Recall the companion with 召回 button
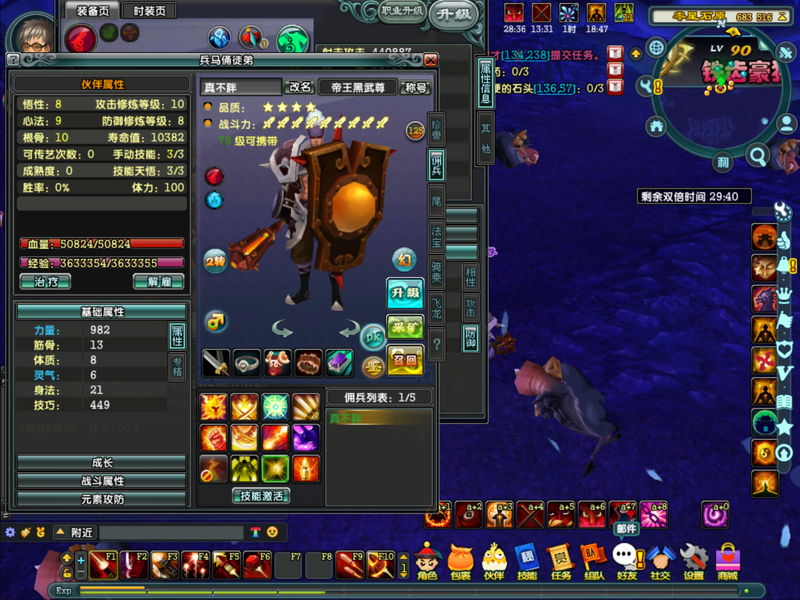 (405, 359)
